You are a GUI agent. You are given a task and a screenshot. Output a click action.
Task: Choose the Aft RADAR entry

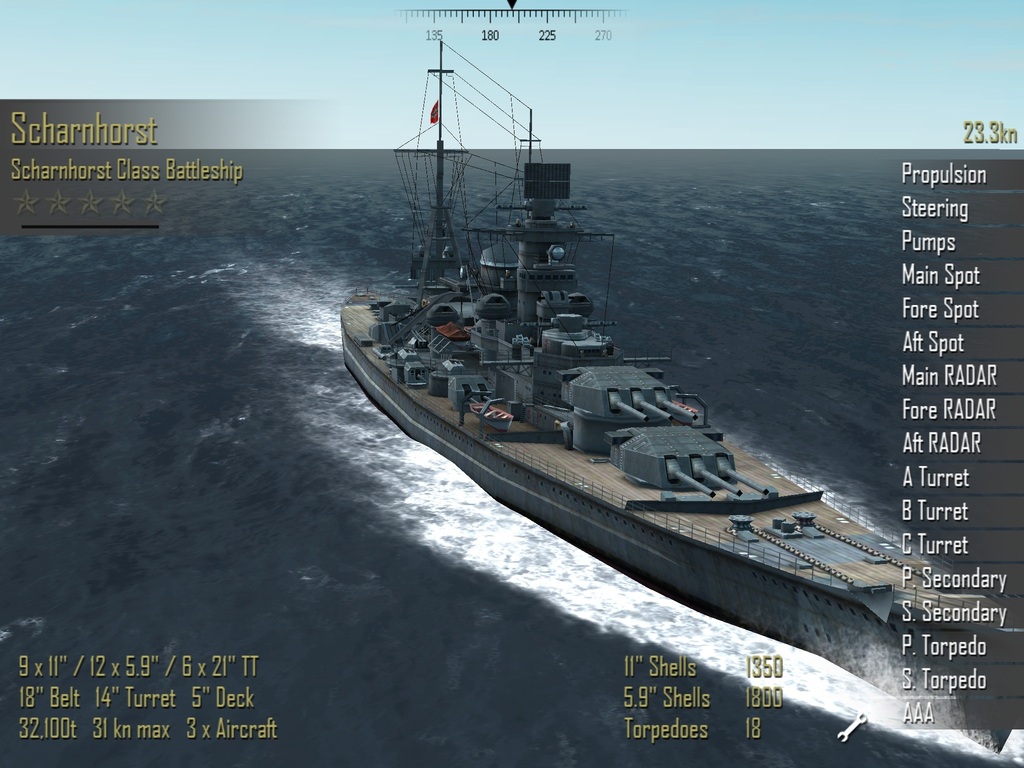pyautogui.click(x=941, y=443)
